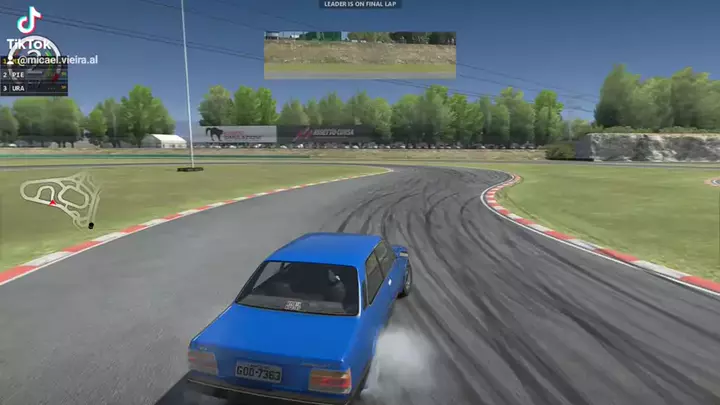Click the track outline minimap
The image size is (720, 405).
60,197
